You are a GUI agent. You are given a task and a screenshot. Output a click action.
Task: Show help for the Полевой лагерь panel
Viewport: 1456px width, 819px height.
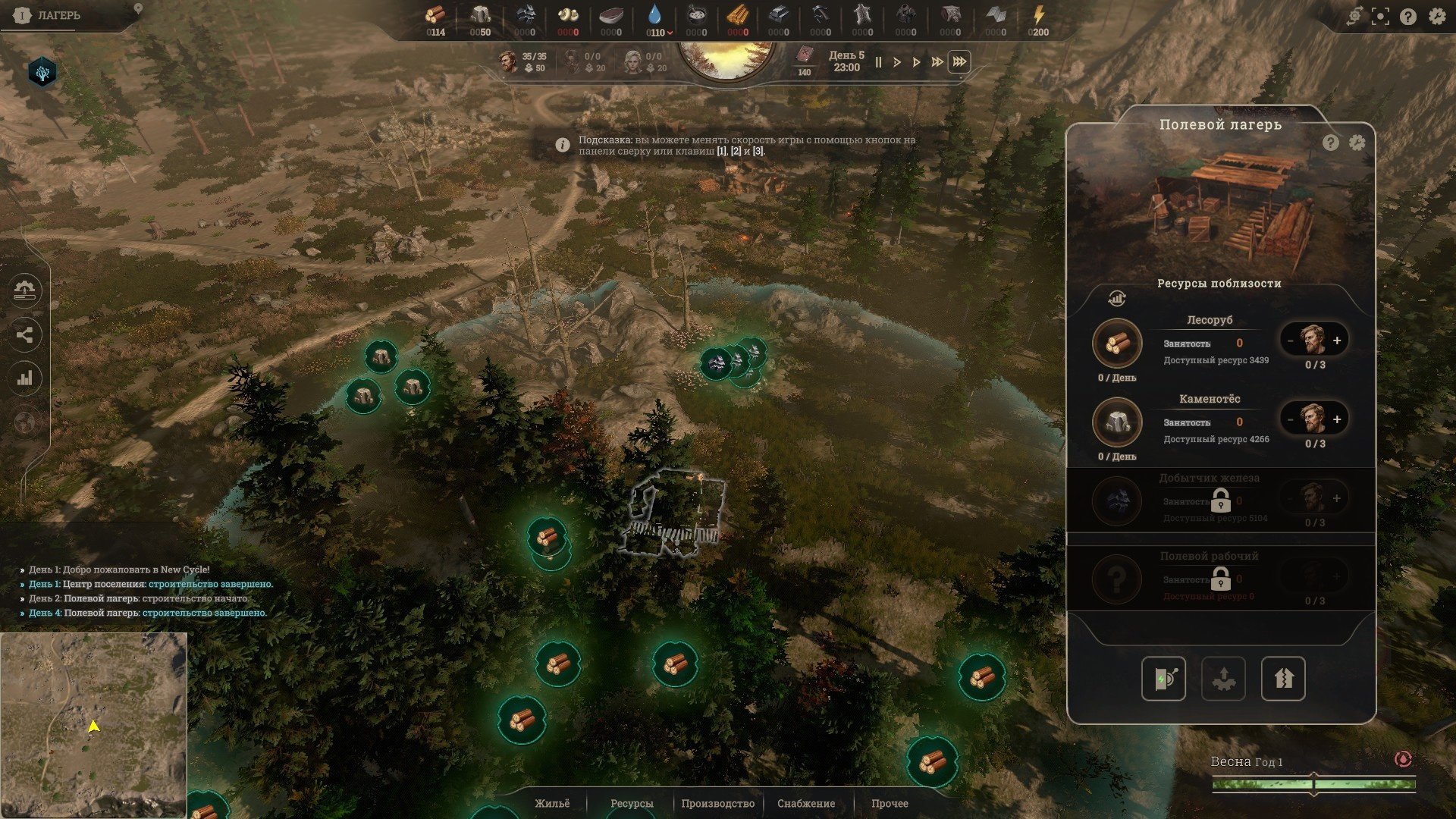tap(1330, 143)
